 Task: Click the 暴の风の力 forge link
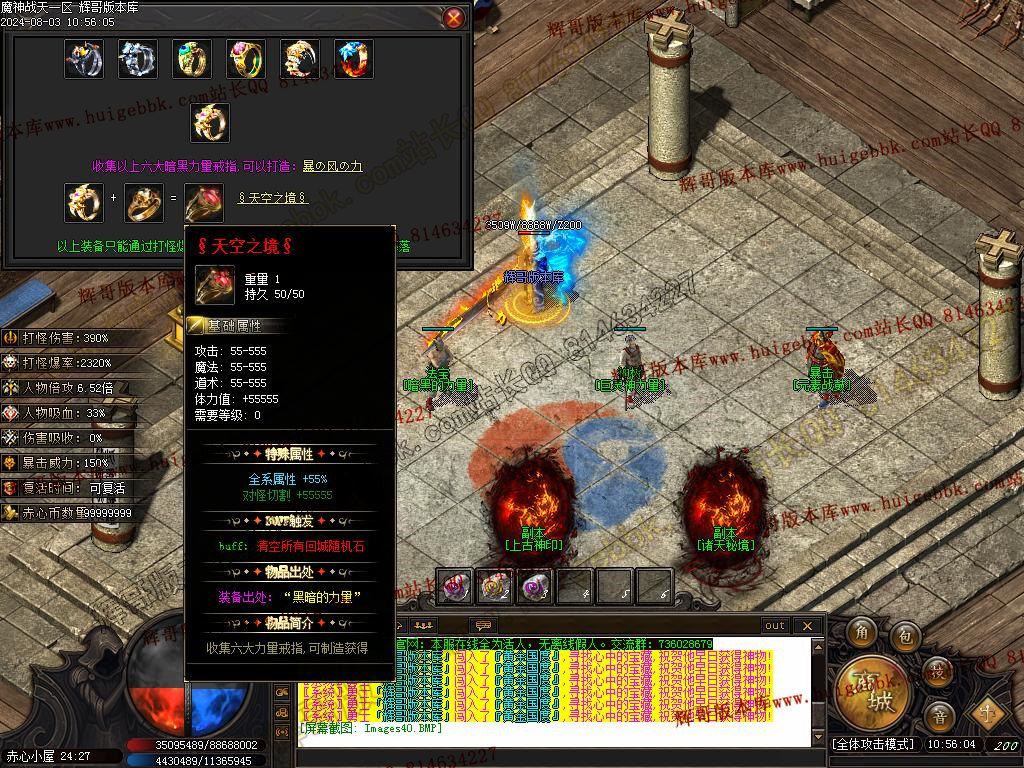333,166
